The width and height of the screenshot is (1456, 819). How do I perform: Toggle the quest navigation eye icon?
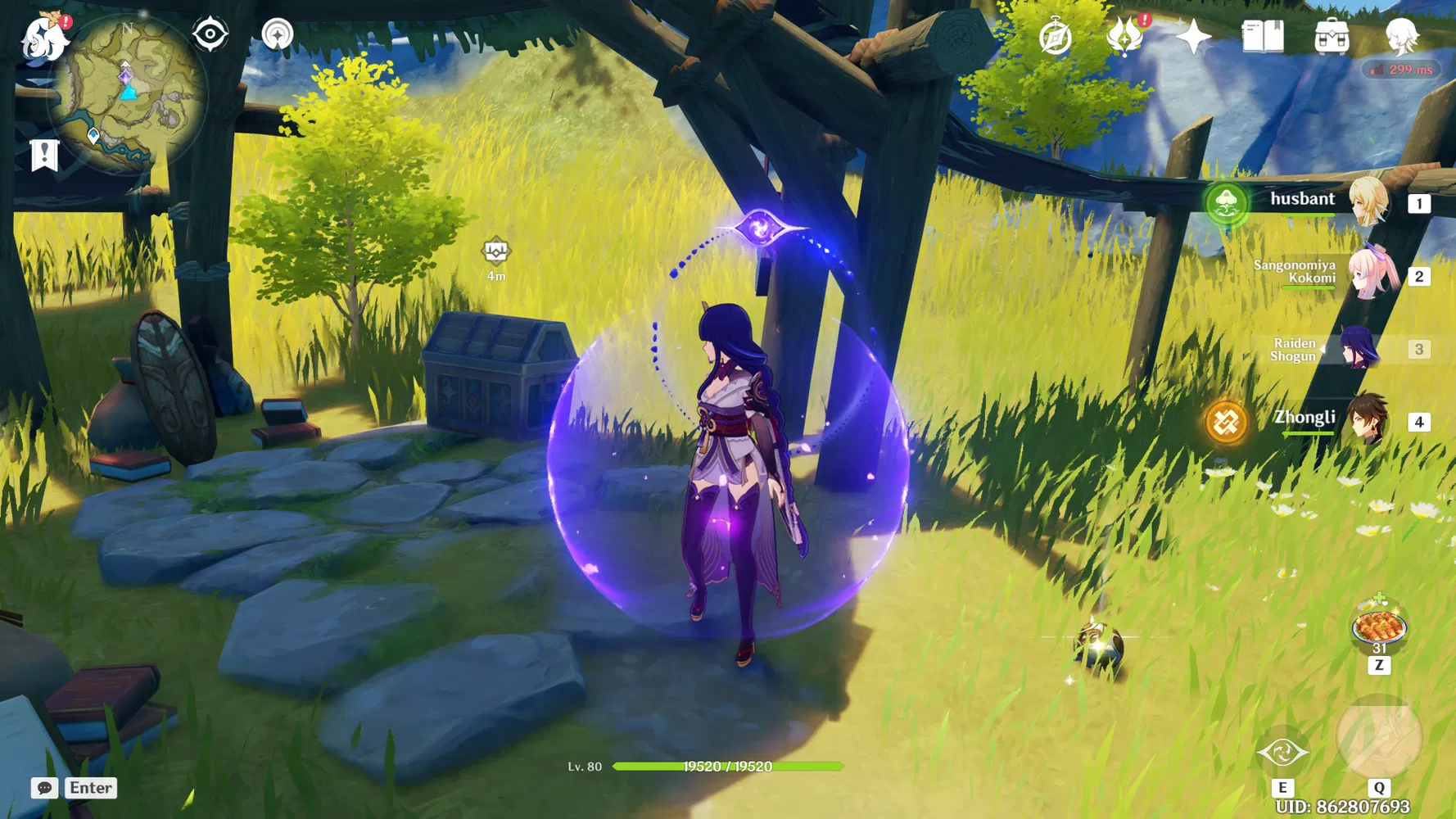[x=211, y=34]
